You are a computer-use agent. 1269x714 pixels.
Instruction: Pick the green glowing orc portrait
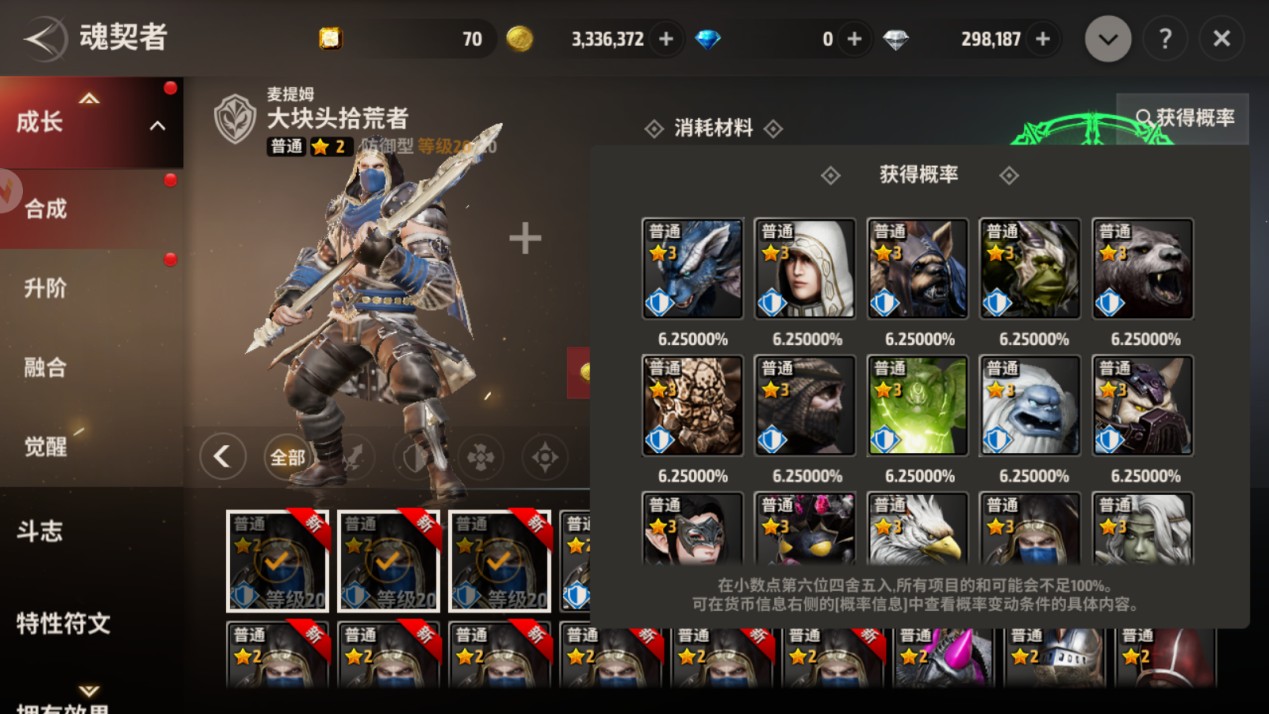pos(918,405)
